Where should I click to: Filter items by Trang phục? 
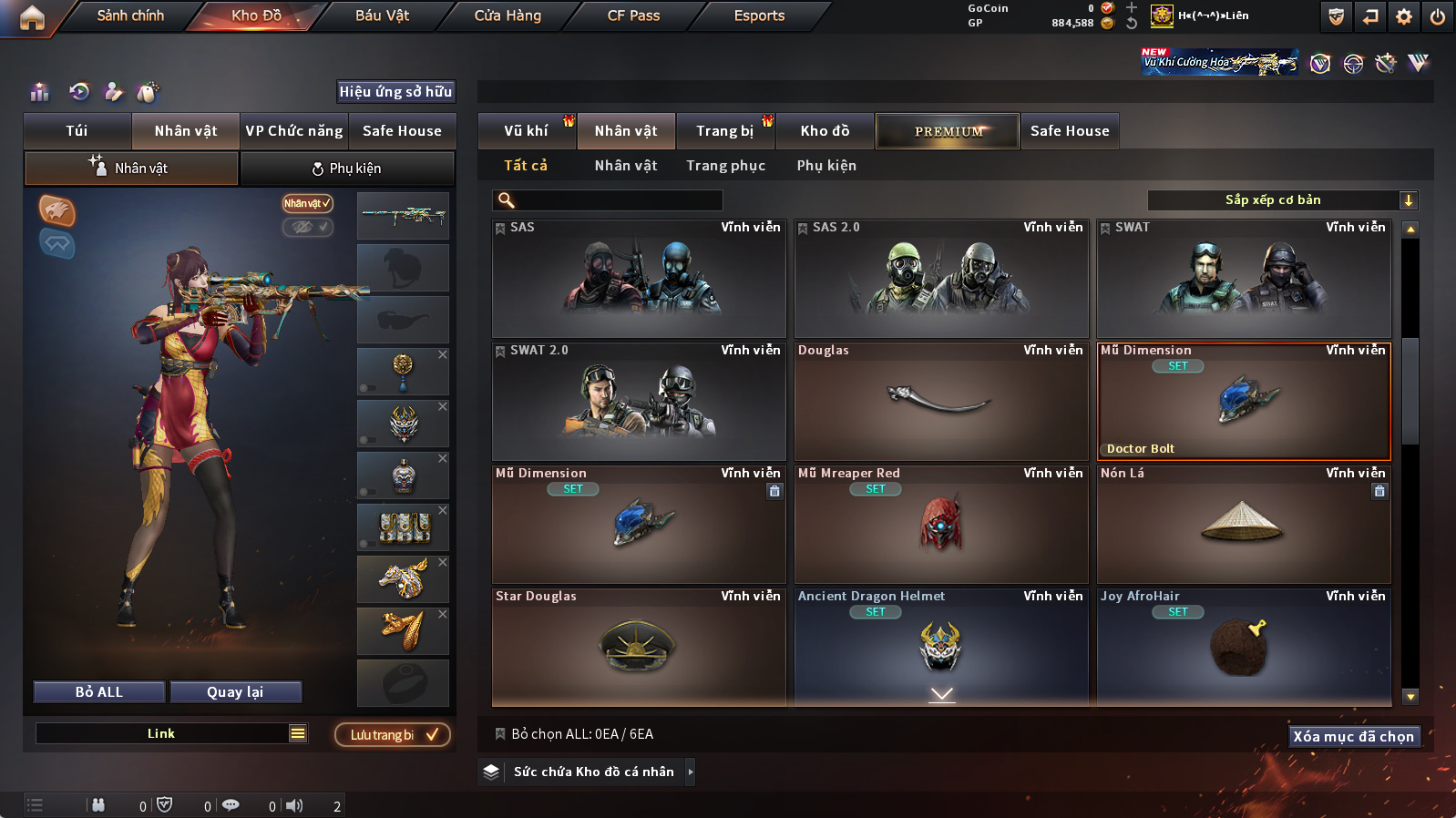pos(725,166)
